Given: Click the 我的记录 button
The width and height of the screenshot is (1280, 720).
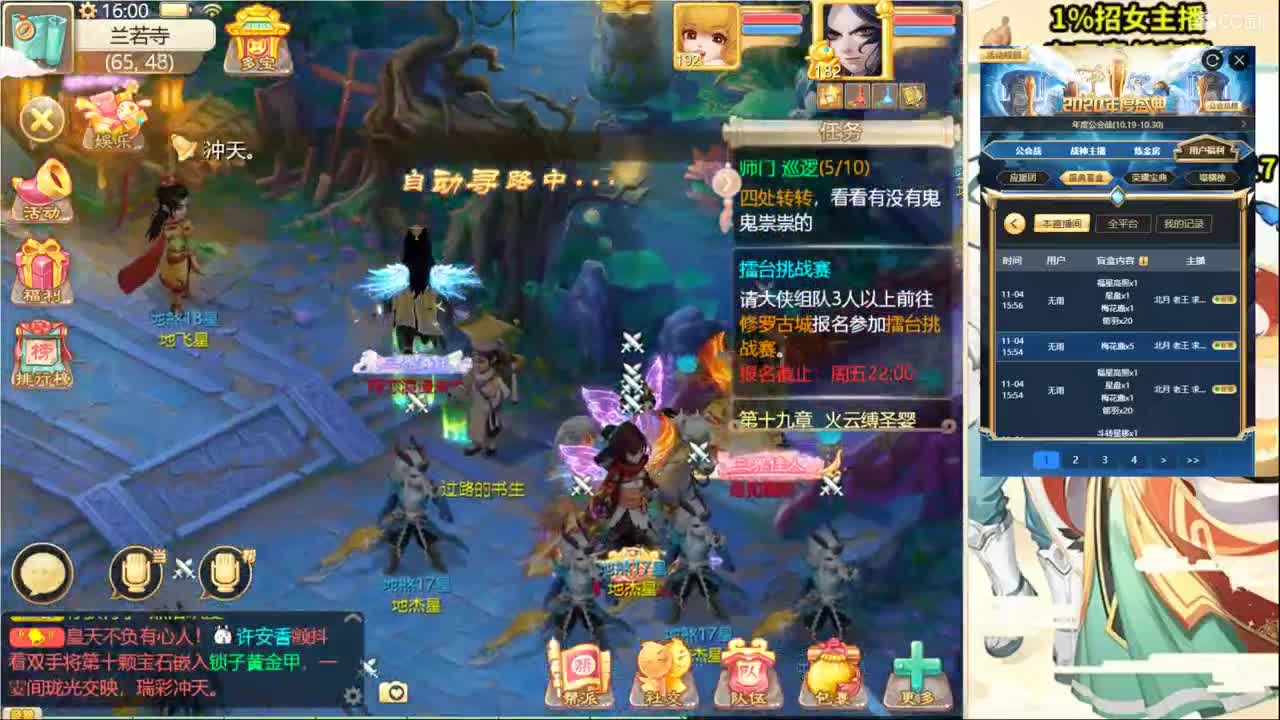Looking at the screenshot, I should (1185, 224).
